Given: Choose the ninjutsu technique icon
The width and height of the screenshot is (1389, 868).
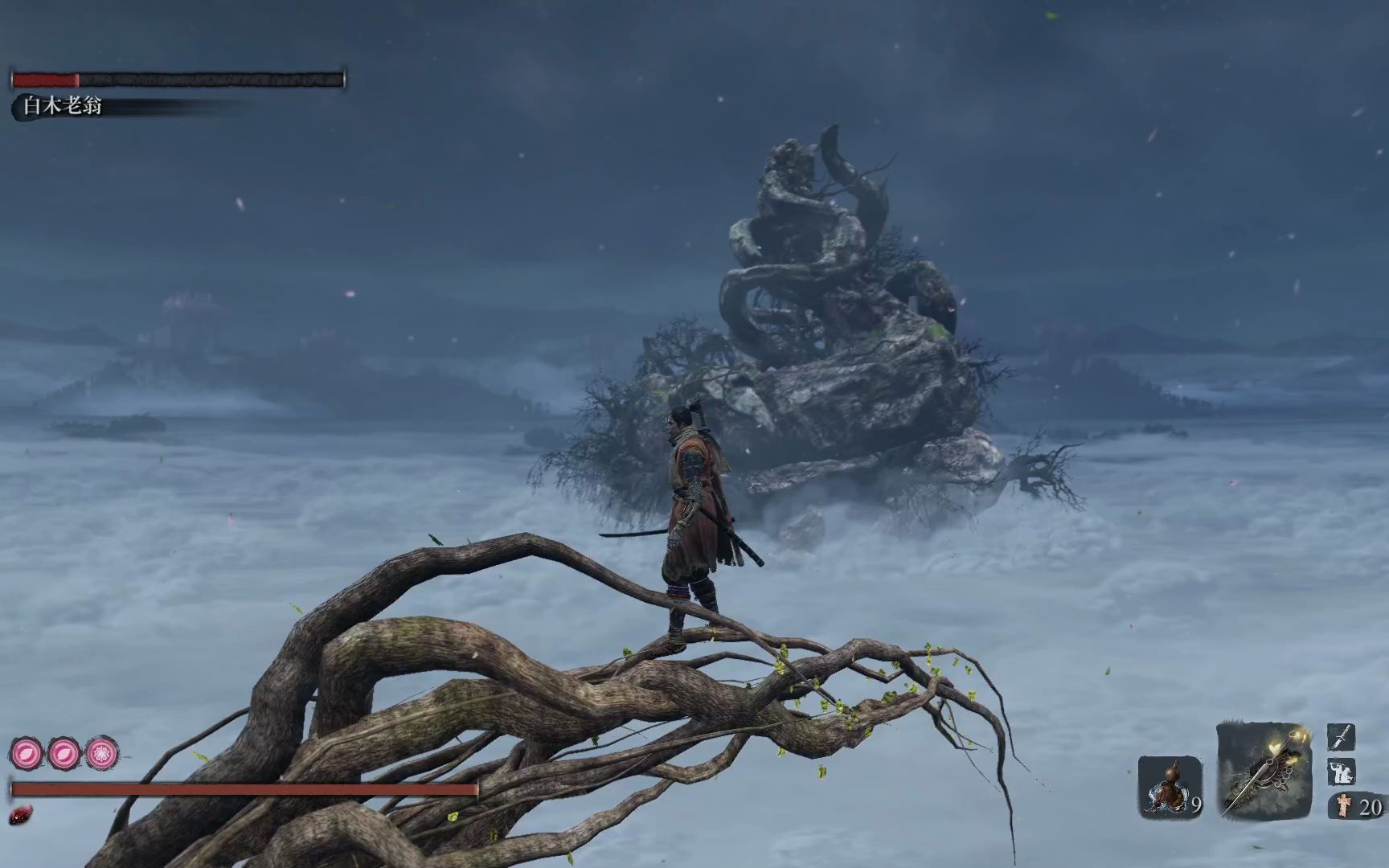Looking at the screenshot, I should (1341, 772).
